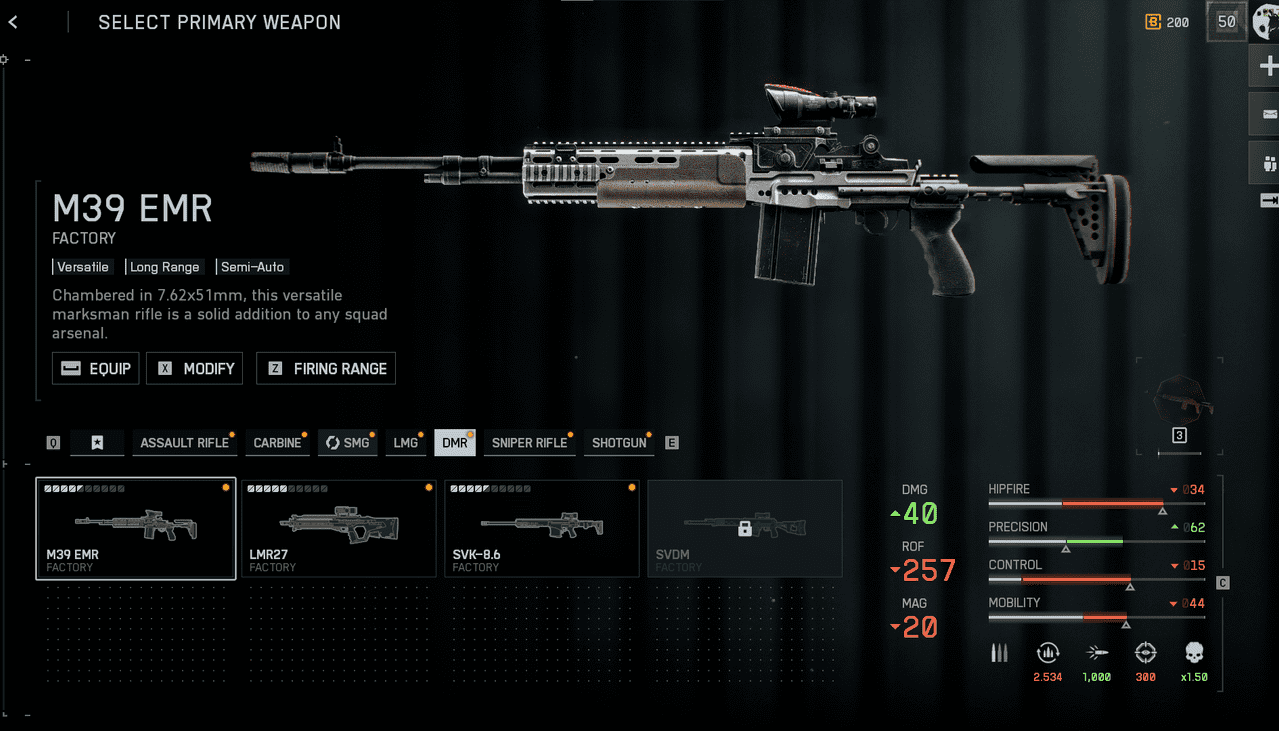
Task: Open the favorites bookmark tab
Action: coord(97,442)
